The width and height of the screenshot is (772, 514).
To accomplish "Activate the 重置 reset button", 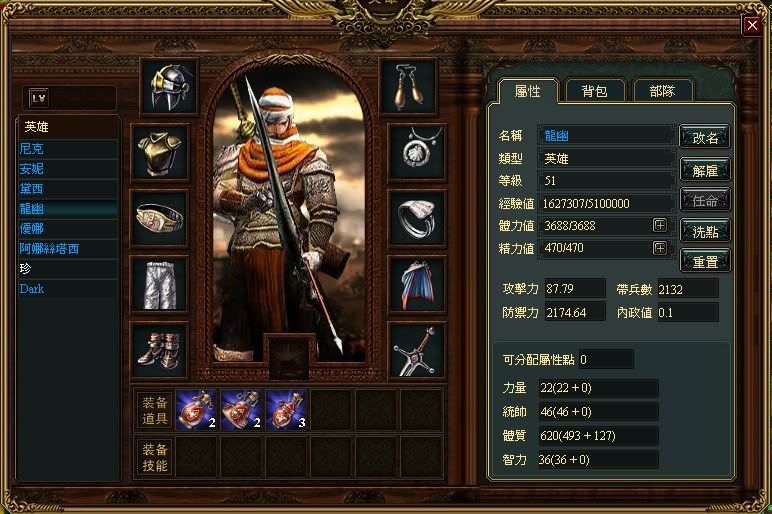I will (x=704, y=261).
